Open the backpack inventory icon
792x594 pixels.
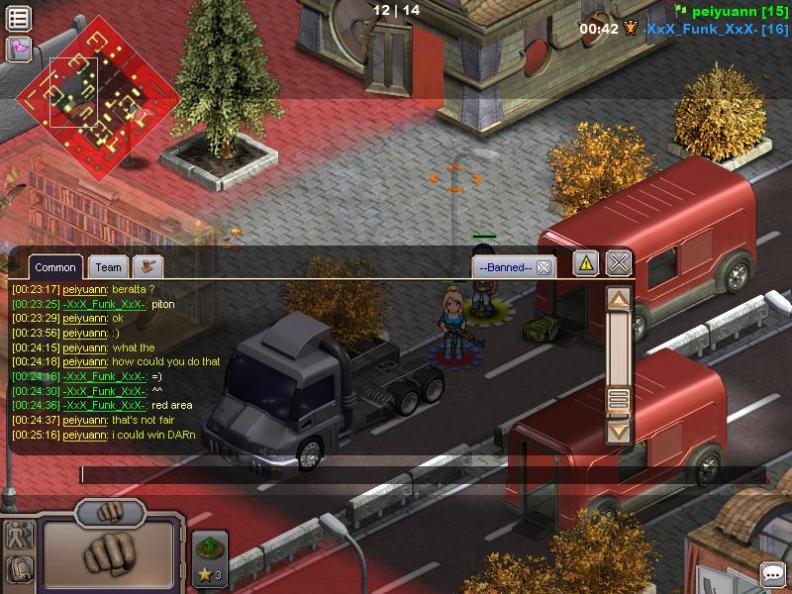coord(20,569)
